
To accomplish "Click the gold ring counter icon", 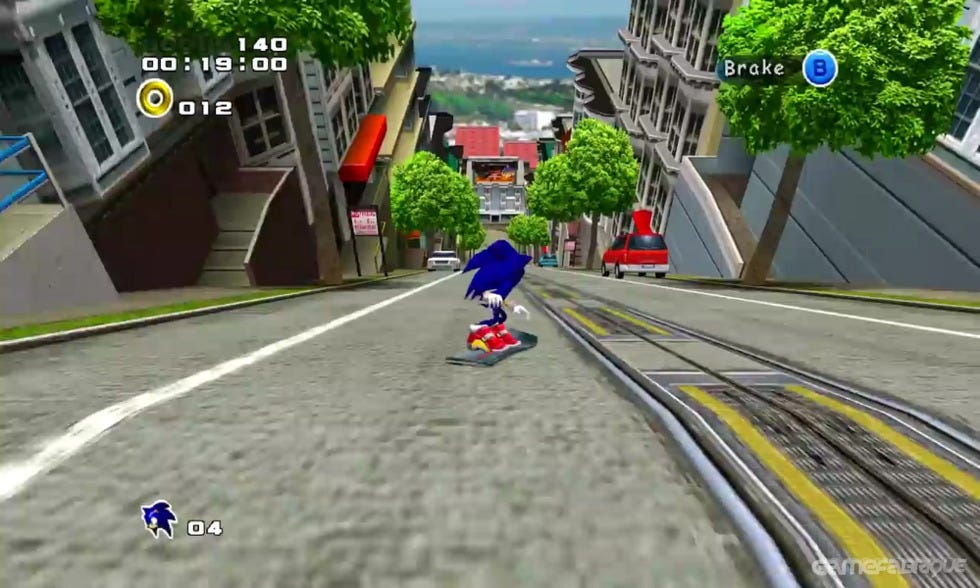I will click(x=155, y=98).
